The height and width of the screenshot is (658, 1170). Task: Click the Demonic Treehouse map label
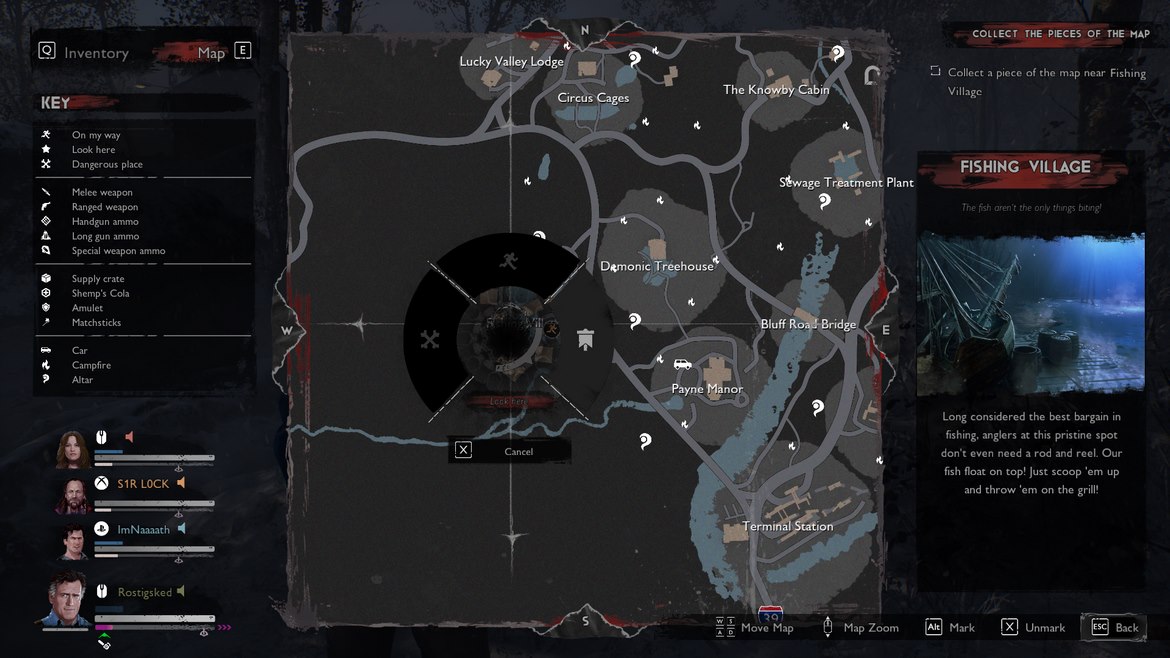coord(657,267)
